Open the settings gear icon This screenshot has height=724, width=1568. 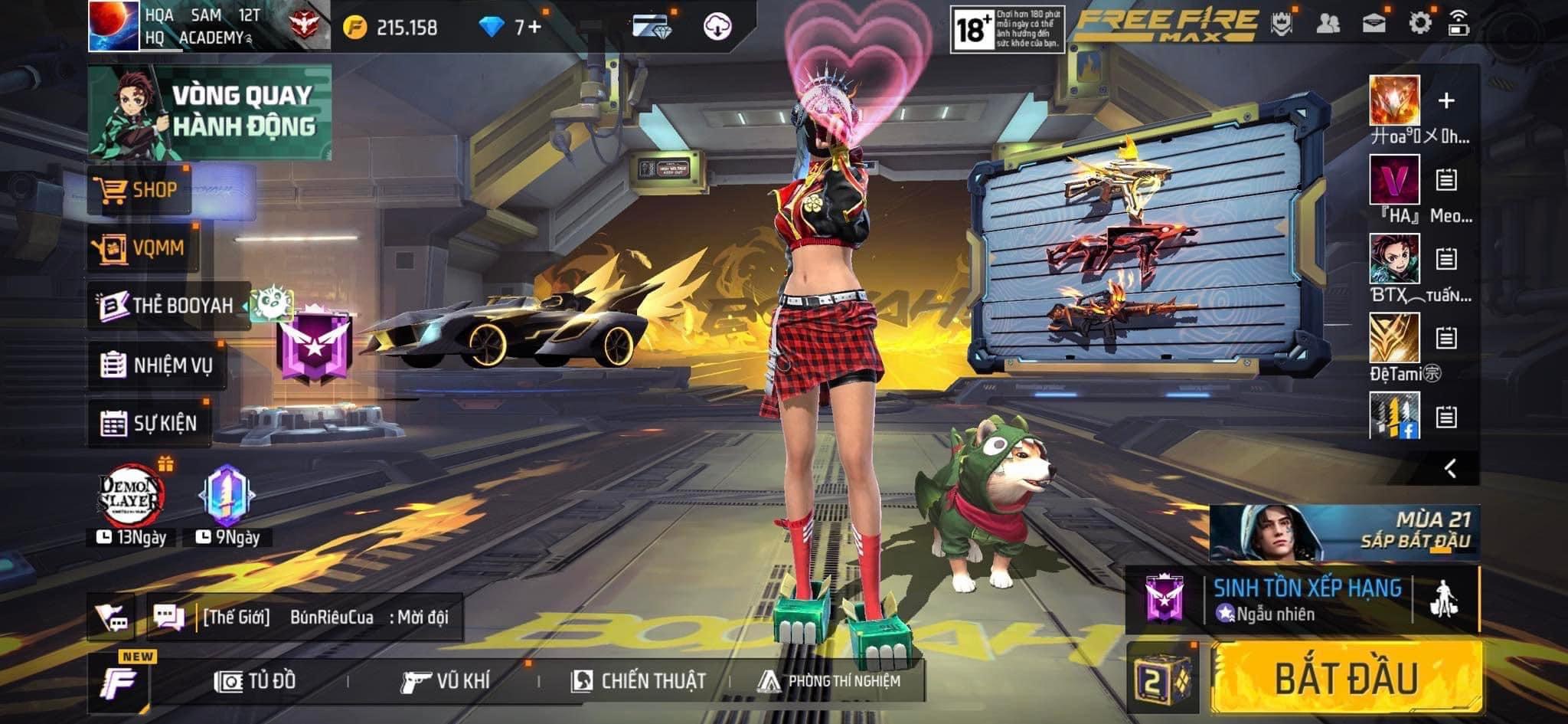tap(1419, 24)
